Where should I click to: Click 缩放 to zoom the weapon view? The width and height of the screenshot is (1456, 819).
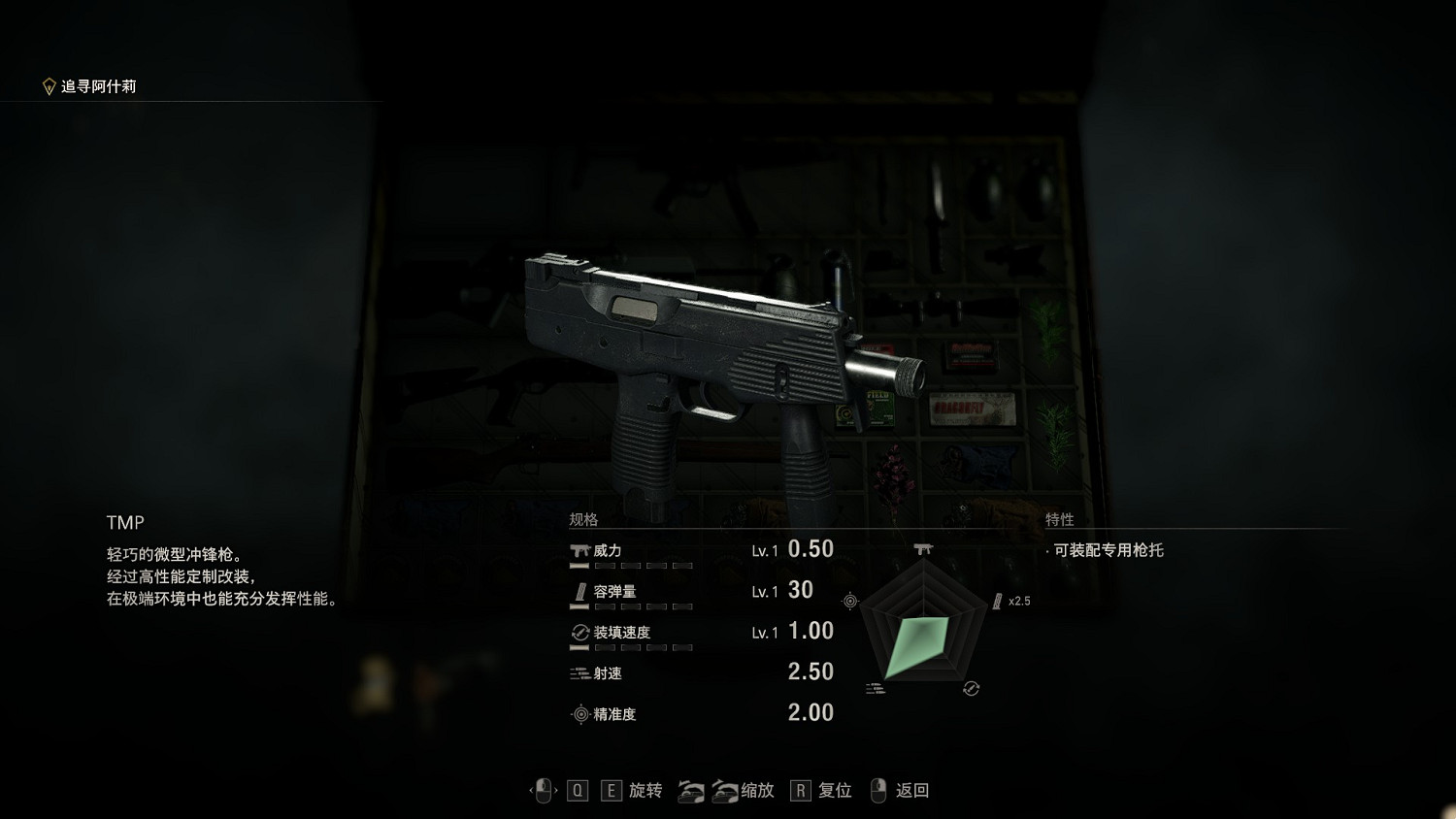pyautogui.click(x=757, y=791)
